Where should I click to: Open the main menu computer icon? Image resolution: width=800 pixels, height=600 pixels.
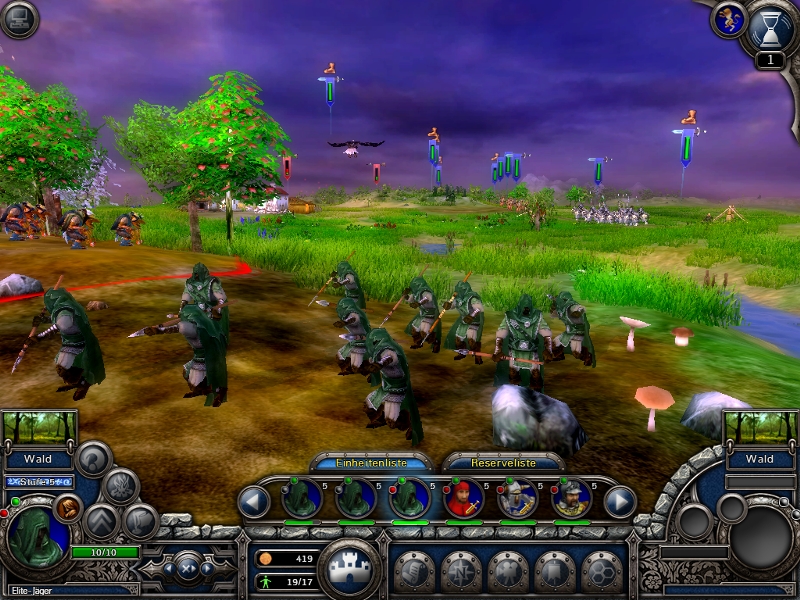click(x=19, y=19)
